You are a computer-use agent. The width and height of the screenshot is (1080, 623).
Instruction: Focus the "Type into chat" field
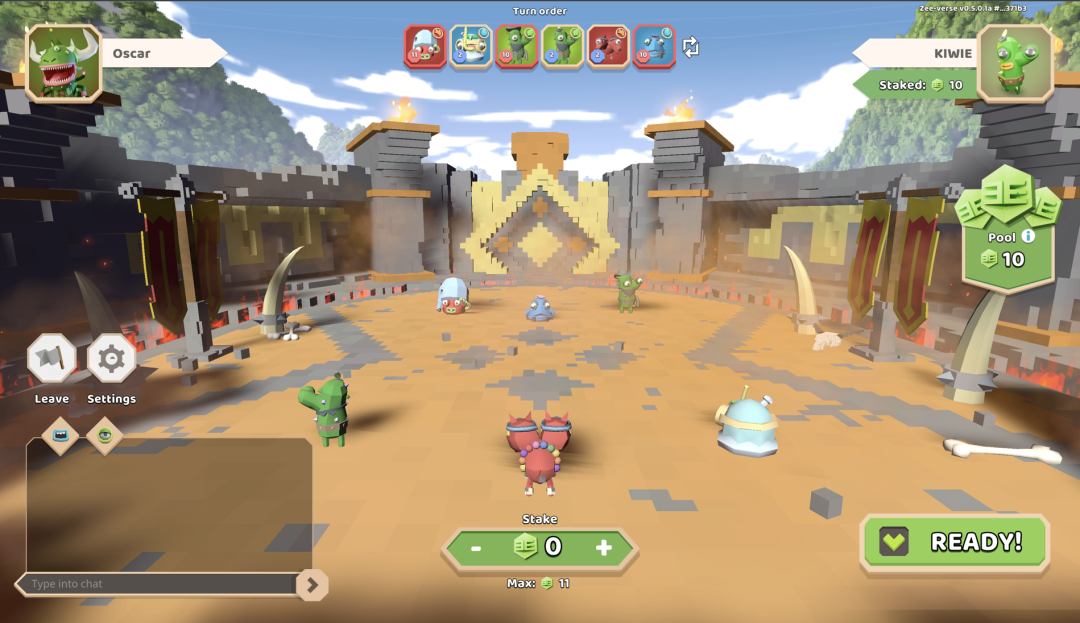pyautogui.click(x=160, y=584)
